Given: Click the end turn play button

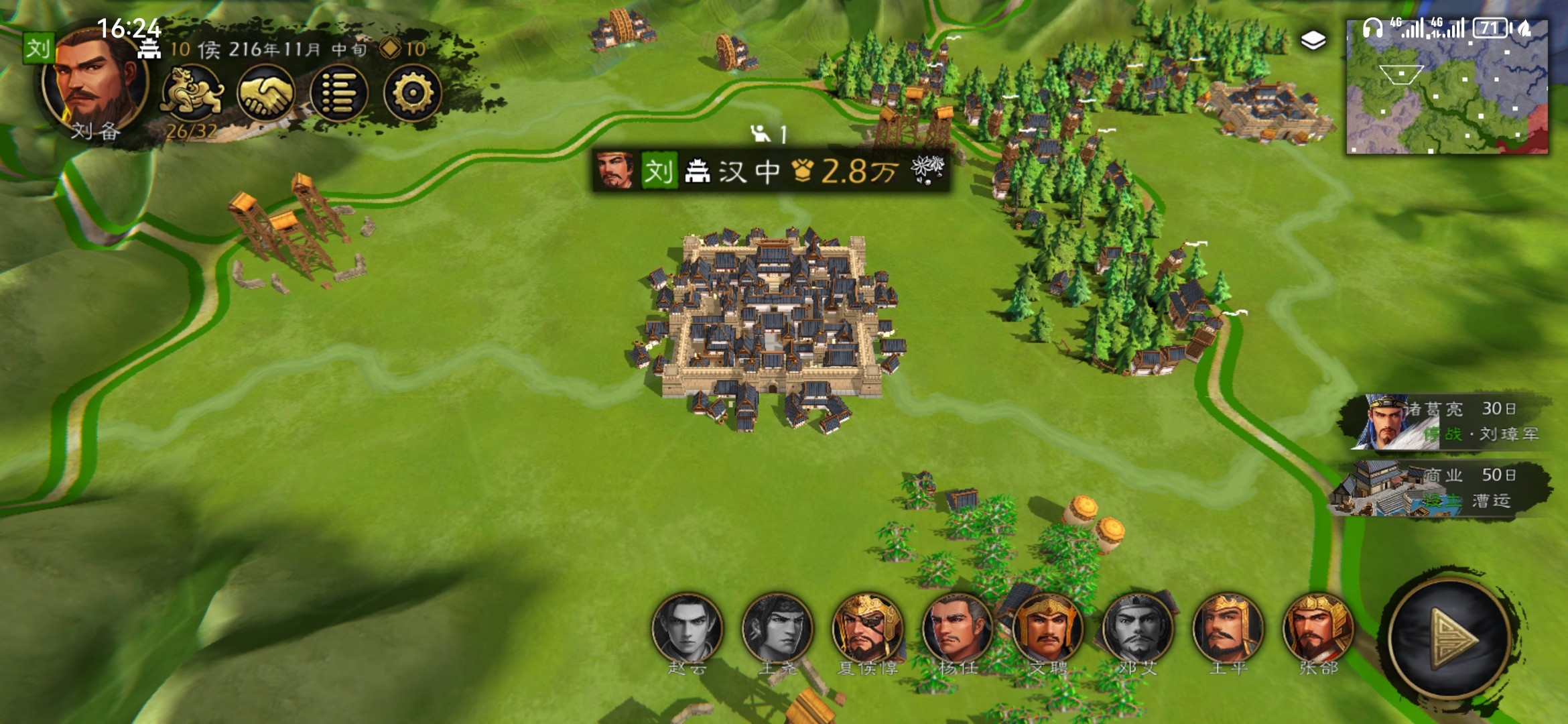Looking at the screenshot, I should click(x=1451, y=638).
